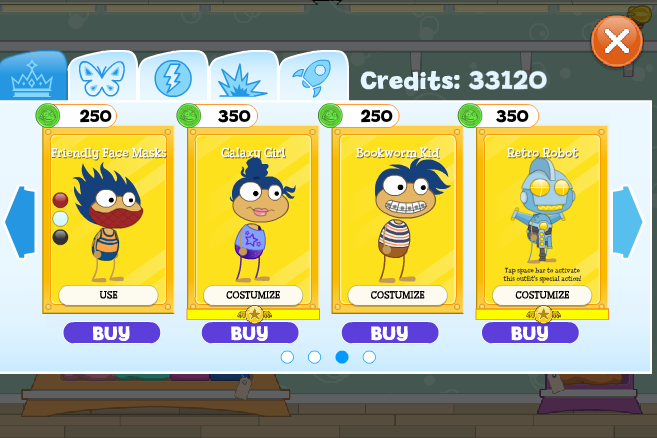Switch to the crown category tab
Image resolution: width=657 pixels, height=438 pixels.
point(34,76)
